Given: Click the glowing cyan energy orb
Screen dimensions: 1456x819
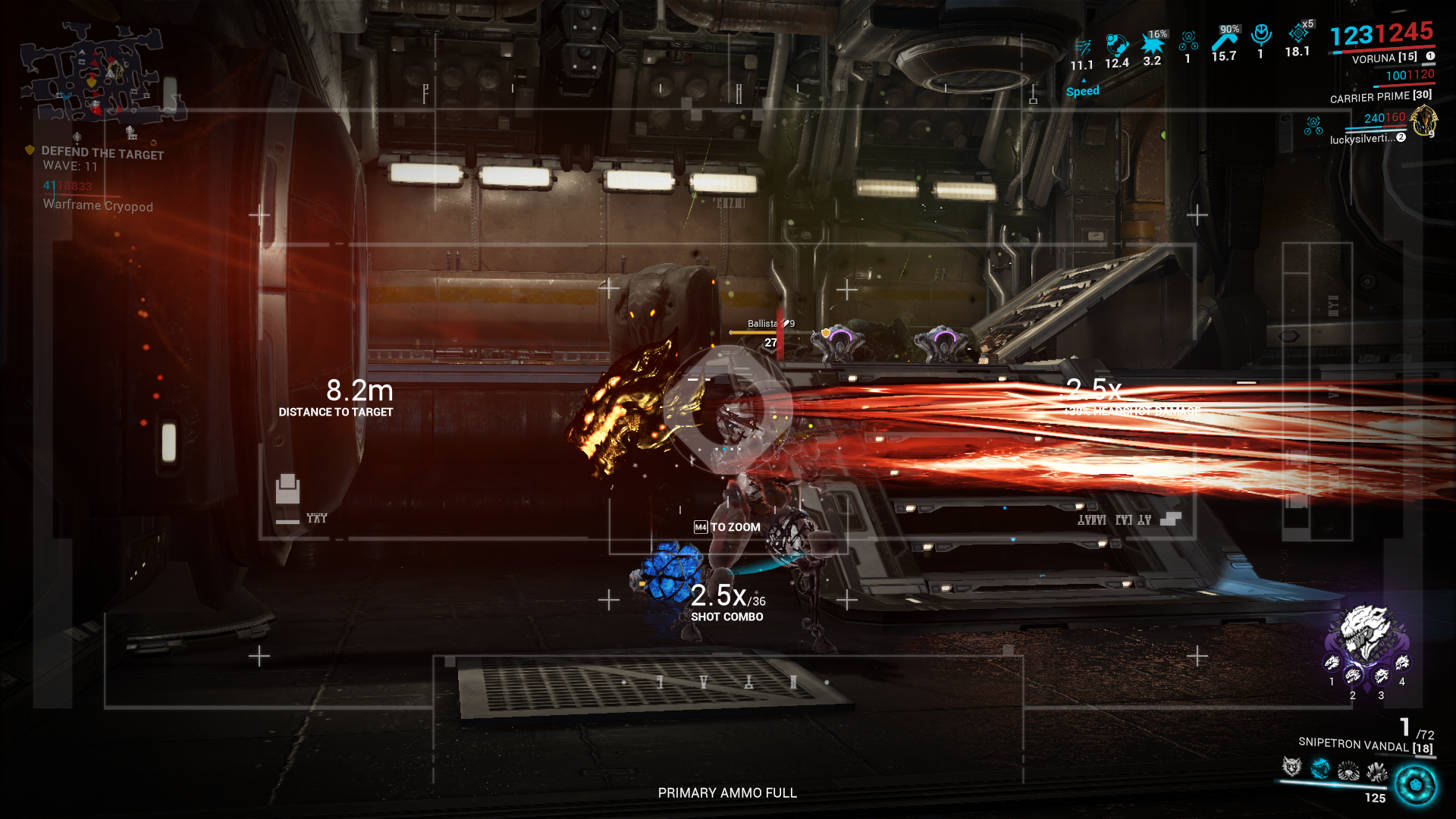Looking at the screenshot, I should pos(1415,785).
